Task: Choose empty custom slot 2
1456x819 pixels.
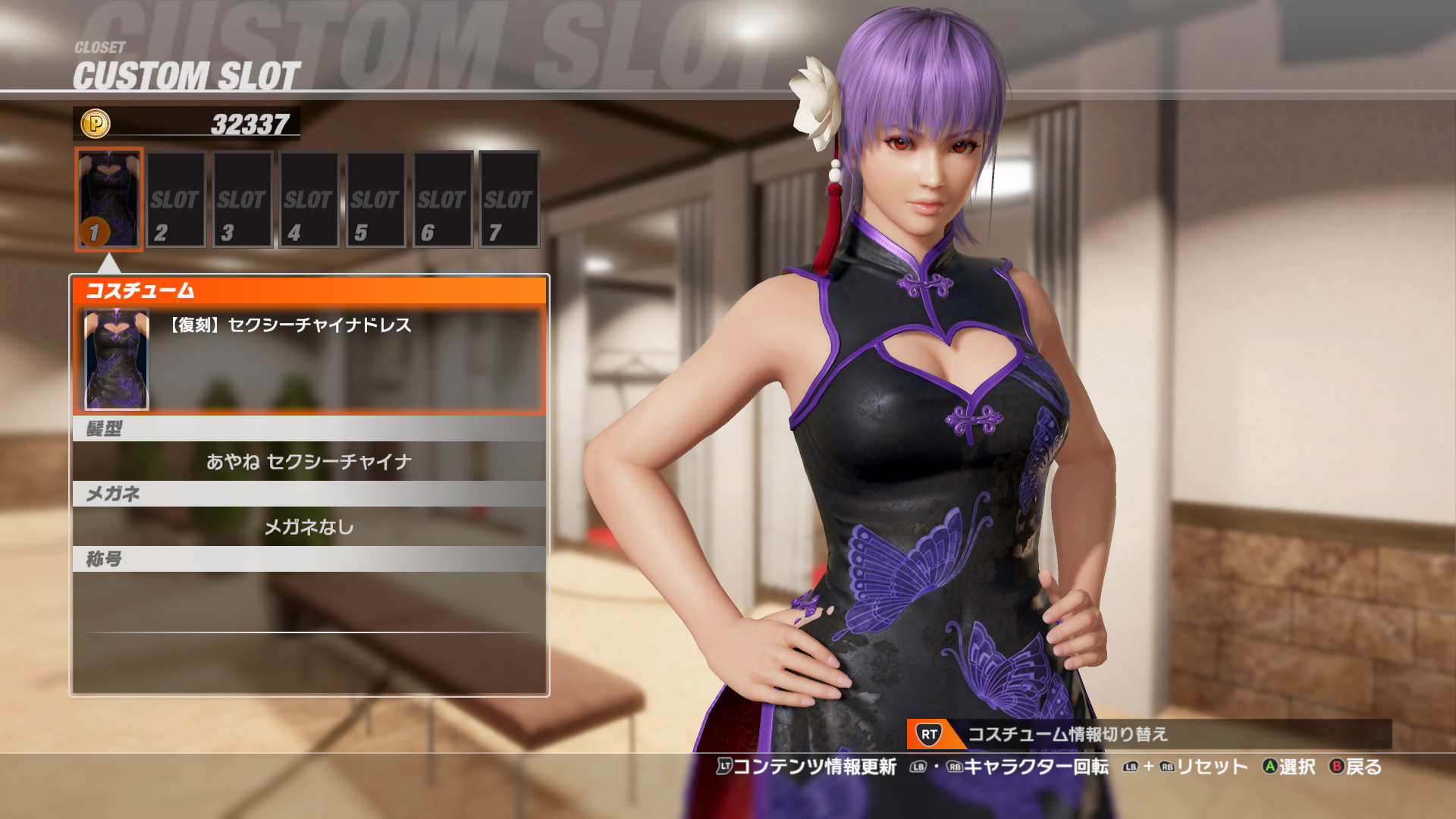Action: point(176,199)
